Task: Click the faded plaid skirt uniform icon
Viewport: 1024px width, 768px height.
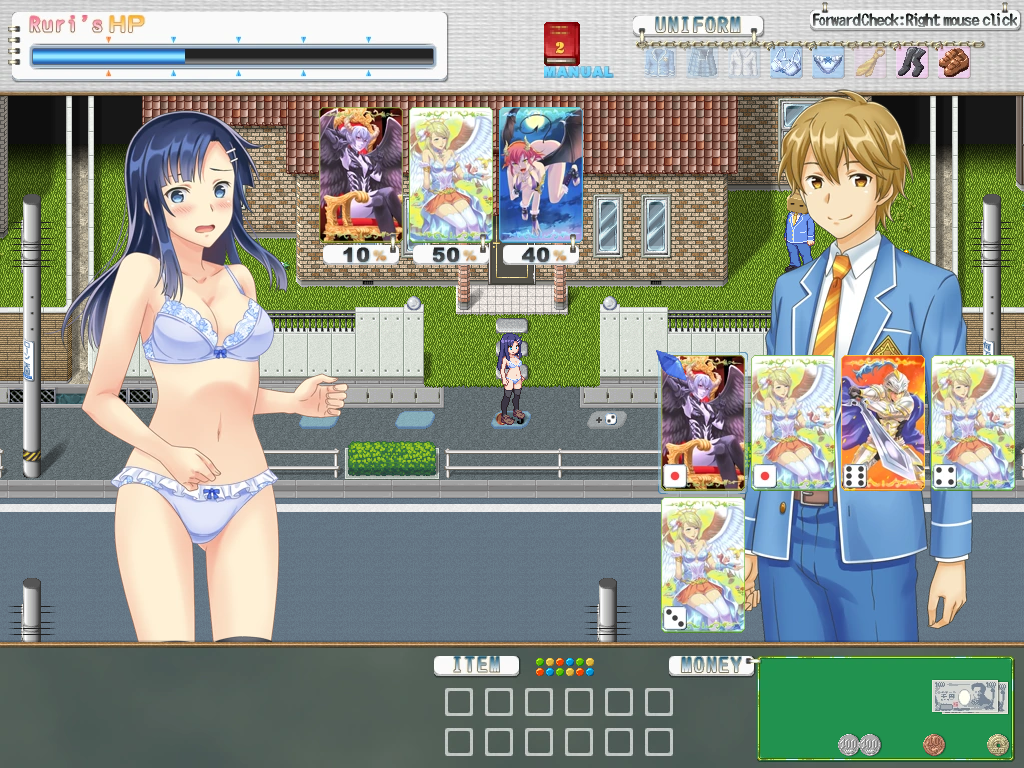Action: click(700, 63)
